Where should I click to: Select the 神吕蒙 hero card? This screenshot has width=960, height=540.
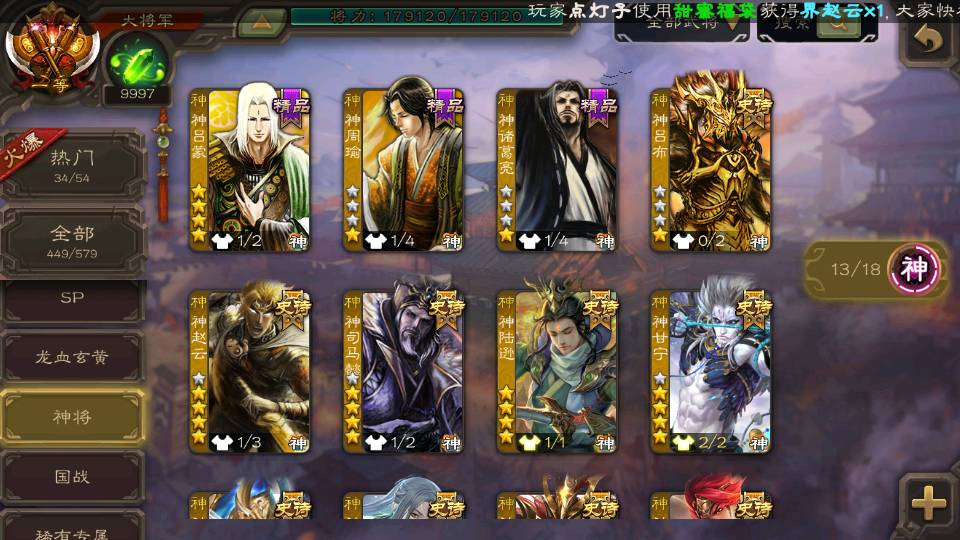250,170
